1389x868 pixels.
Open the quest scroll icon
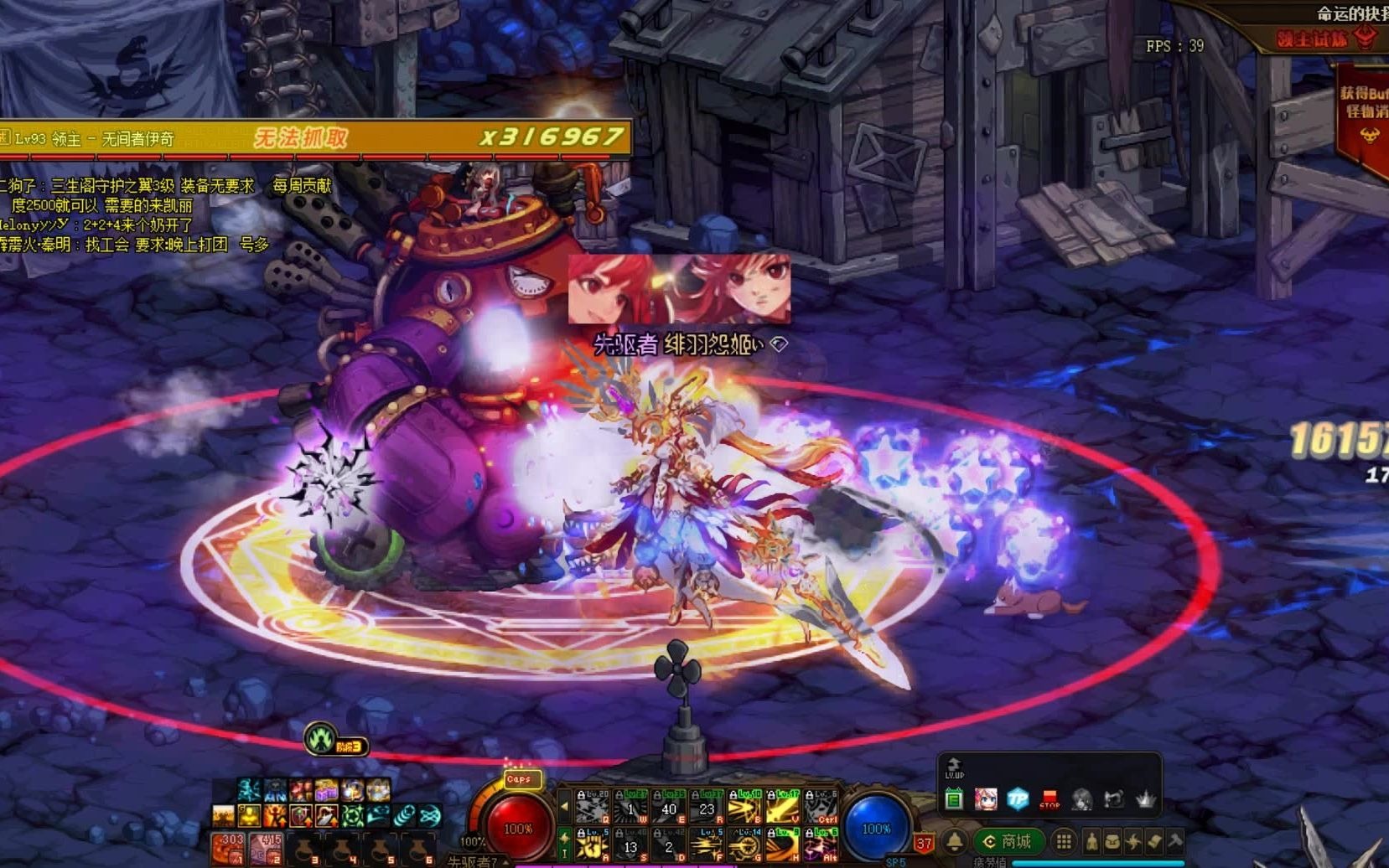1154,841
